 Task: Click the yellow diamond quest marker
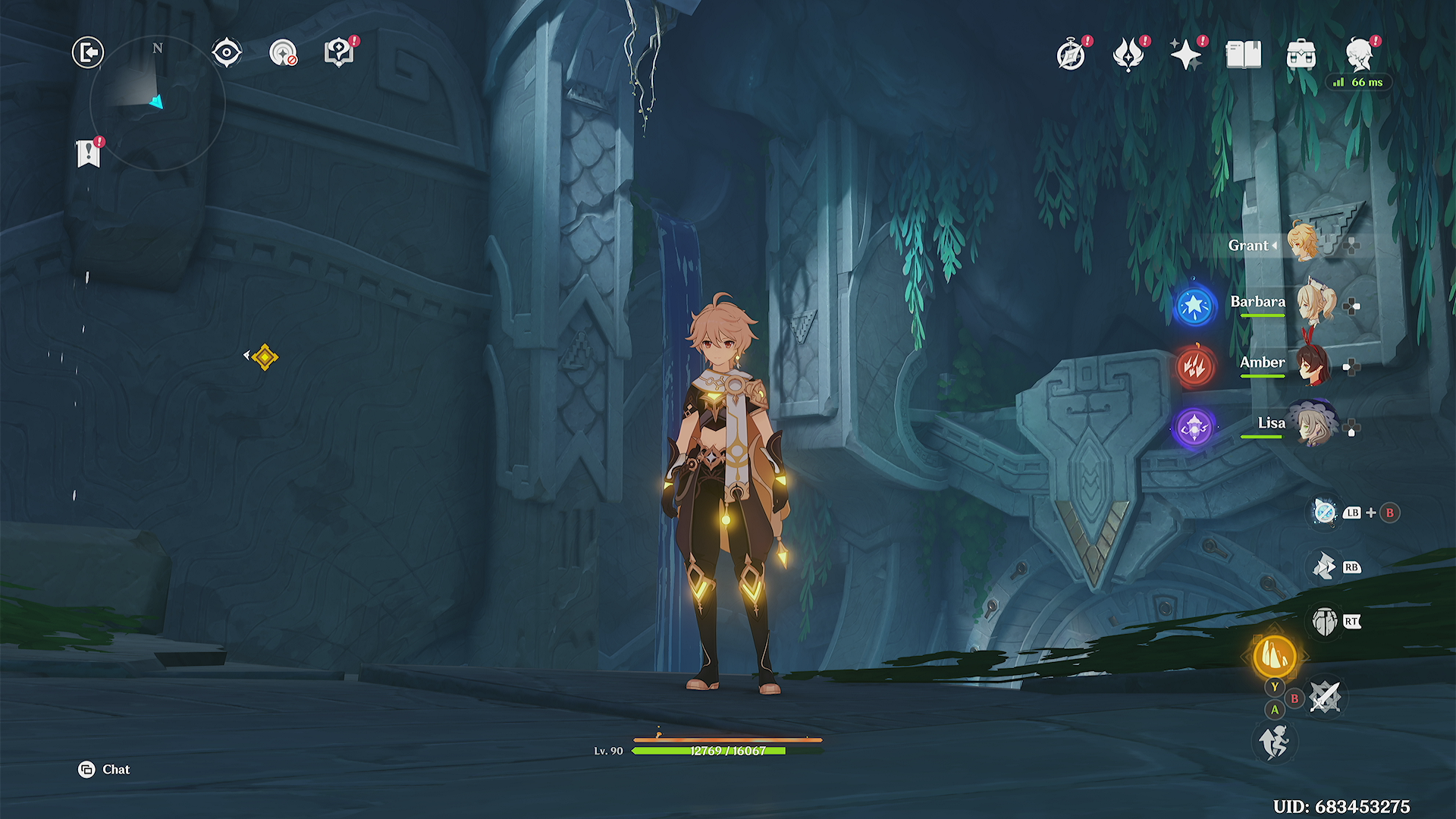pos(265,356)
